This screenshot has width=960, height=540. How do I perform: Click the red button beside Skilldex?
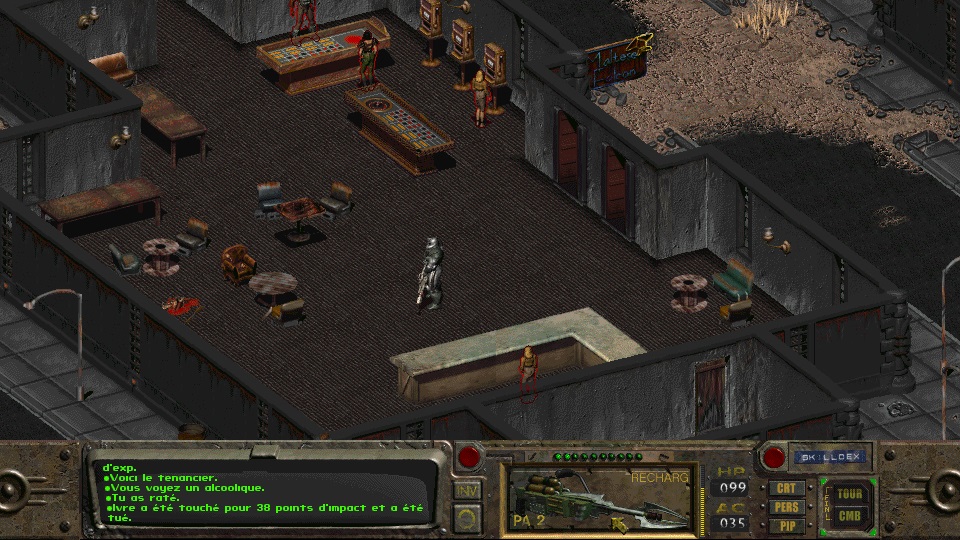[773, 459]
